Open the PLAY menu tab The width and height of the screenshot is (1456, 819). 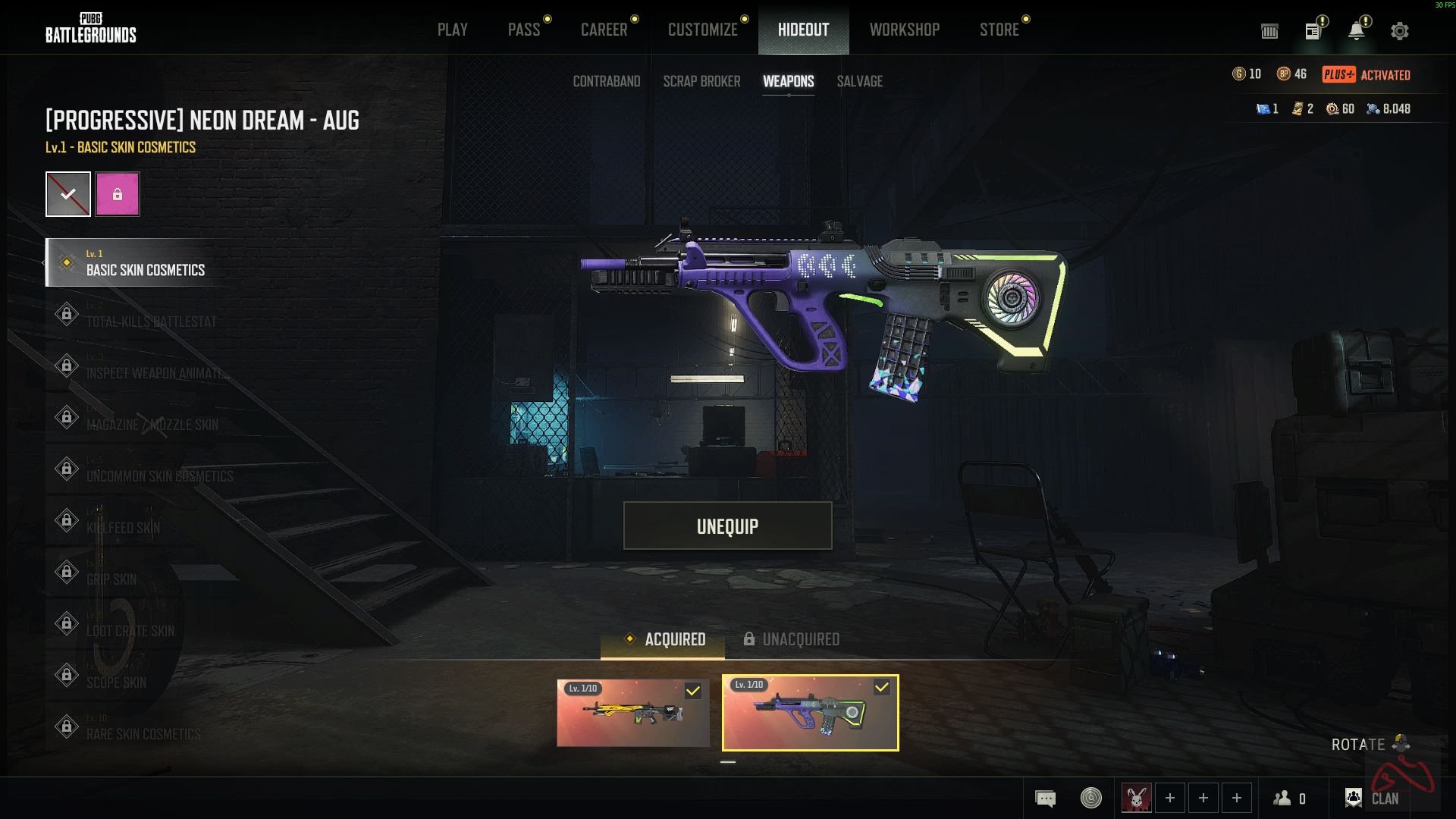click(452, 30)
